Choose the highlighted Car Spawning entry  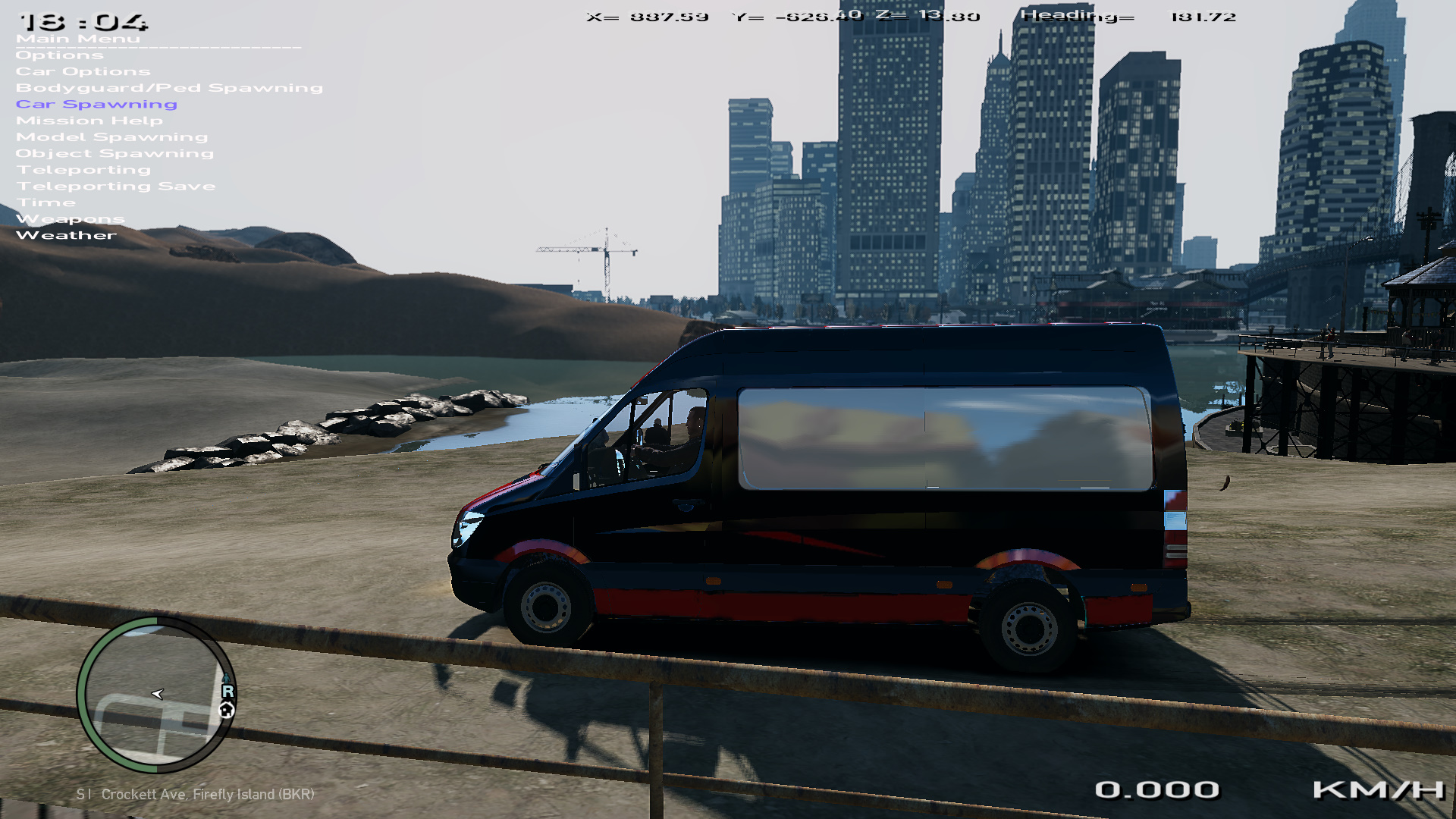tap(96, 105)
